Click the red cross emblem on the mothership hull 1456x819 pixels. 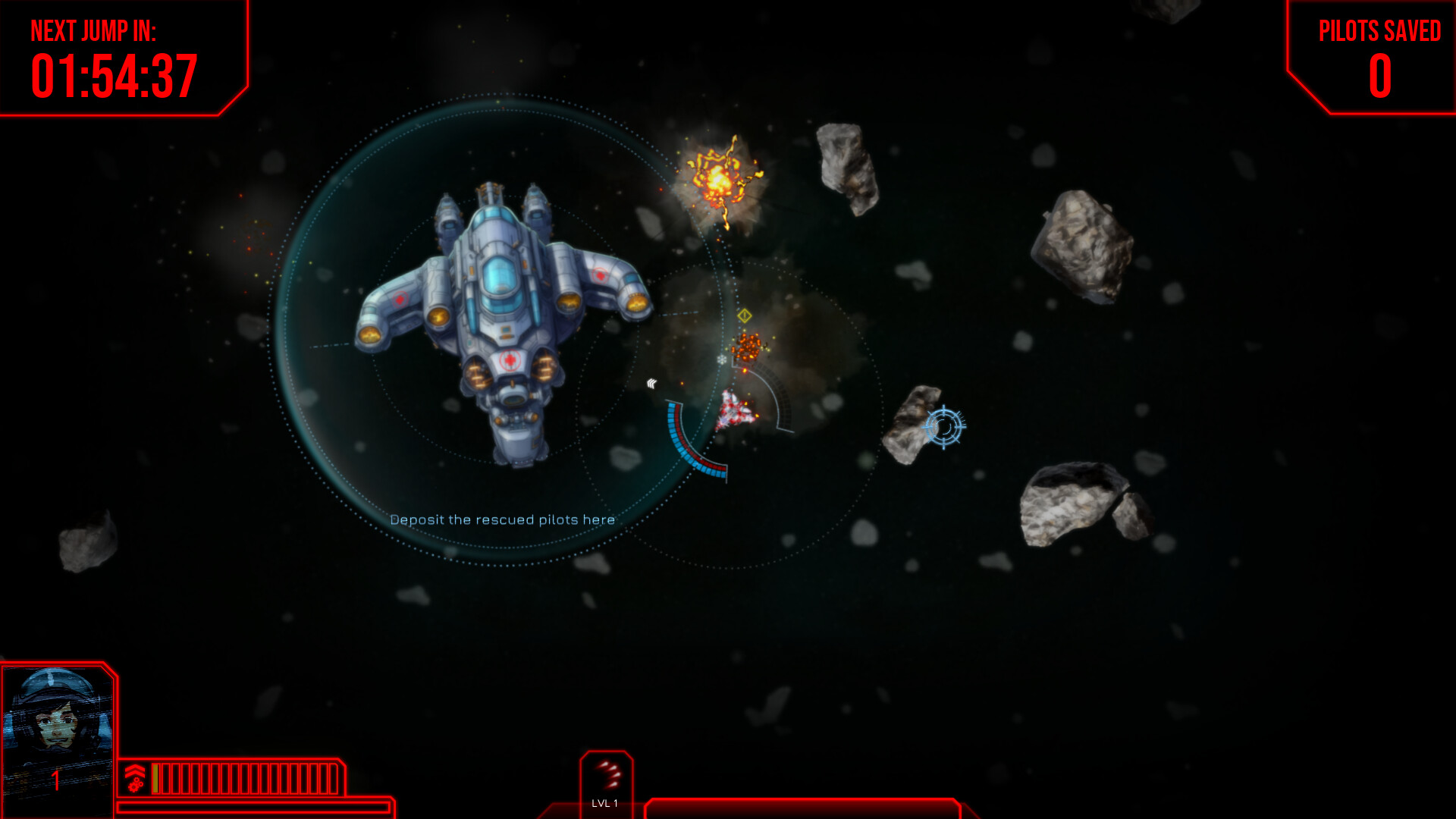click(510, 360)
